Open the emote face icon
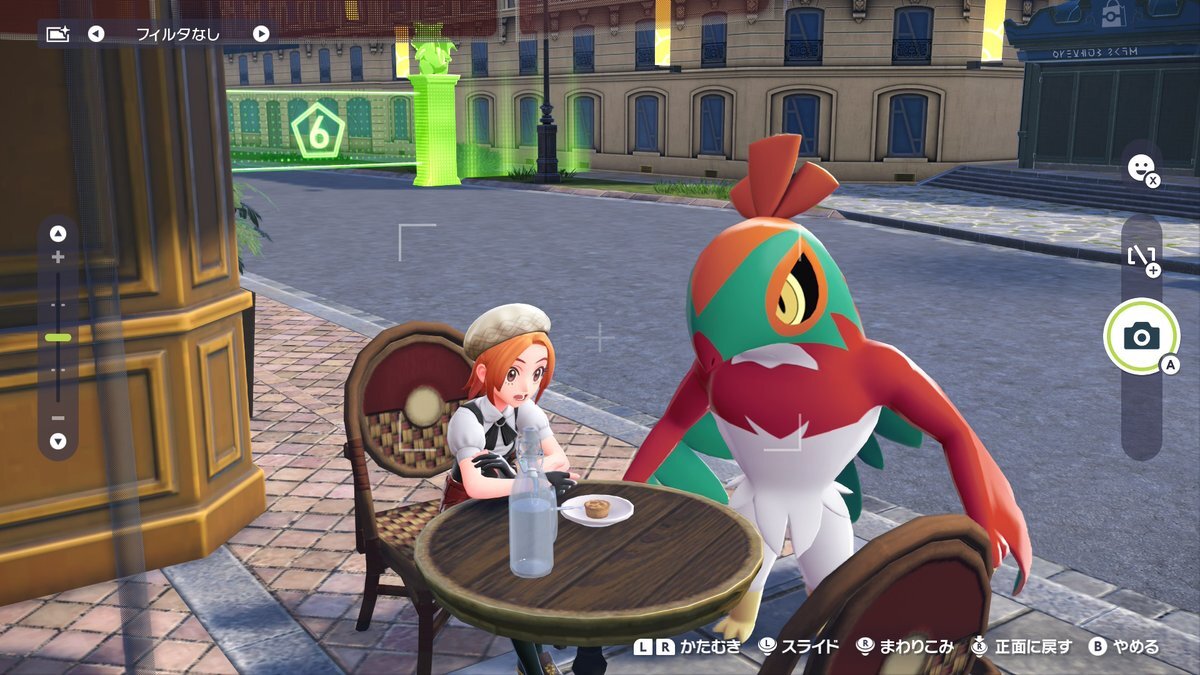 coord(1139,167)
